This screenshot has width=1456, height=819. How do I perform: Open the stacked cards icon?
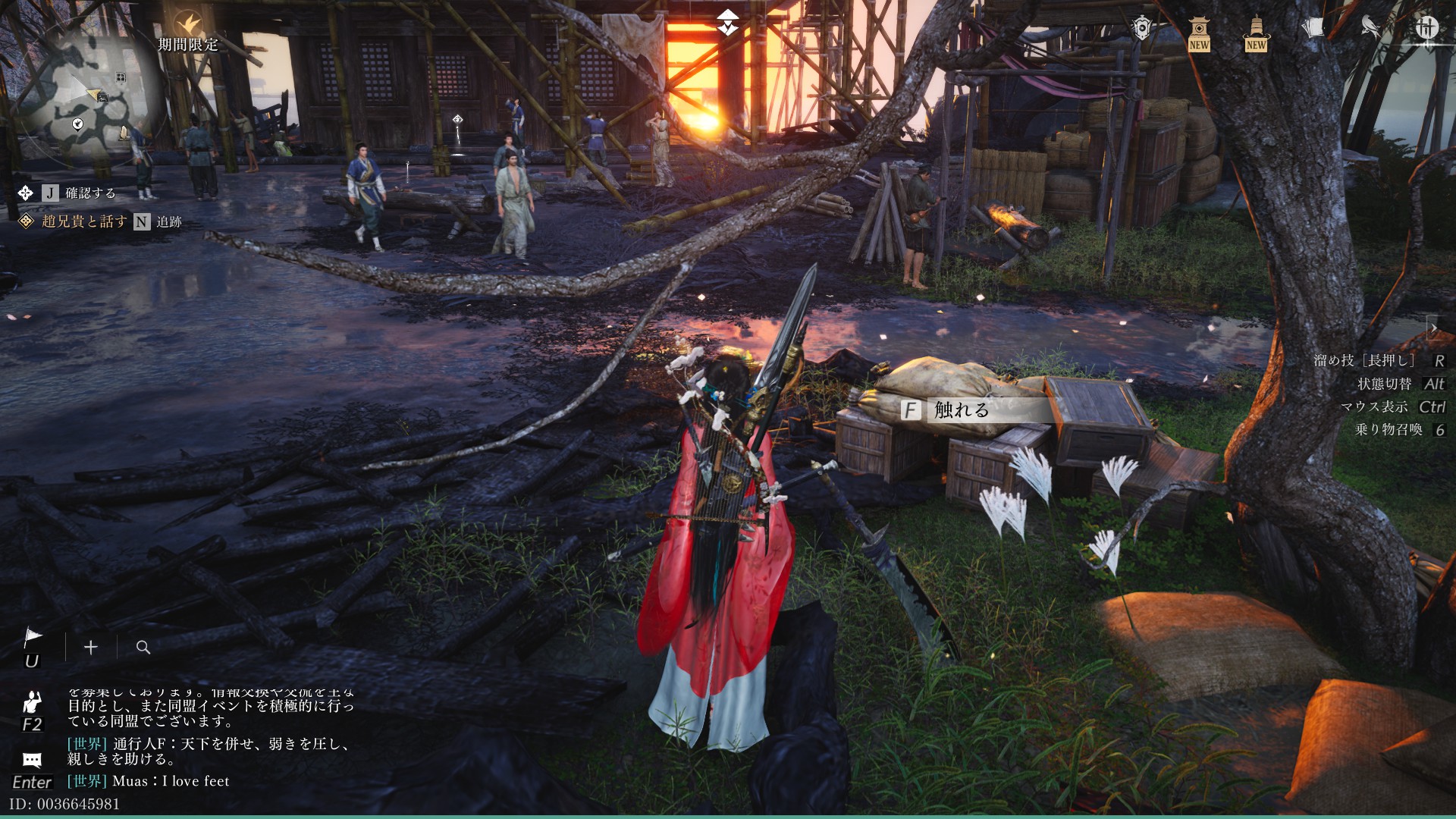click(1313, 29)
